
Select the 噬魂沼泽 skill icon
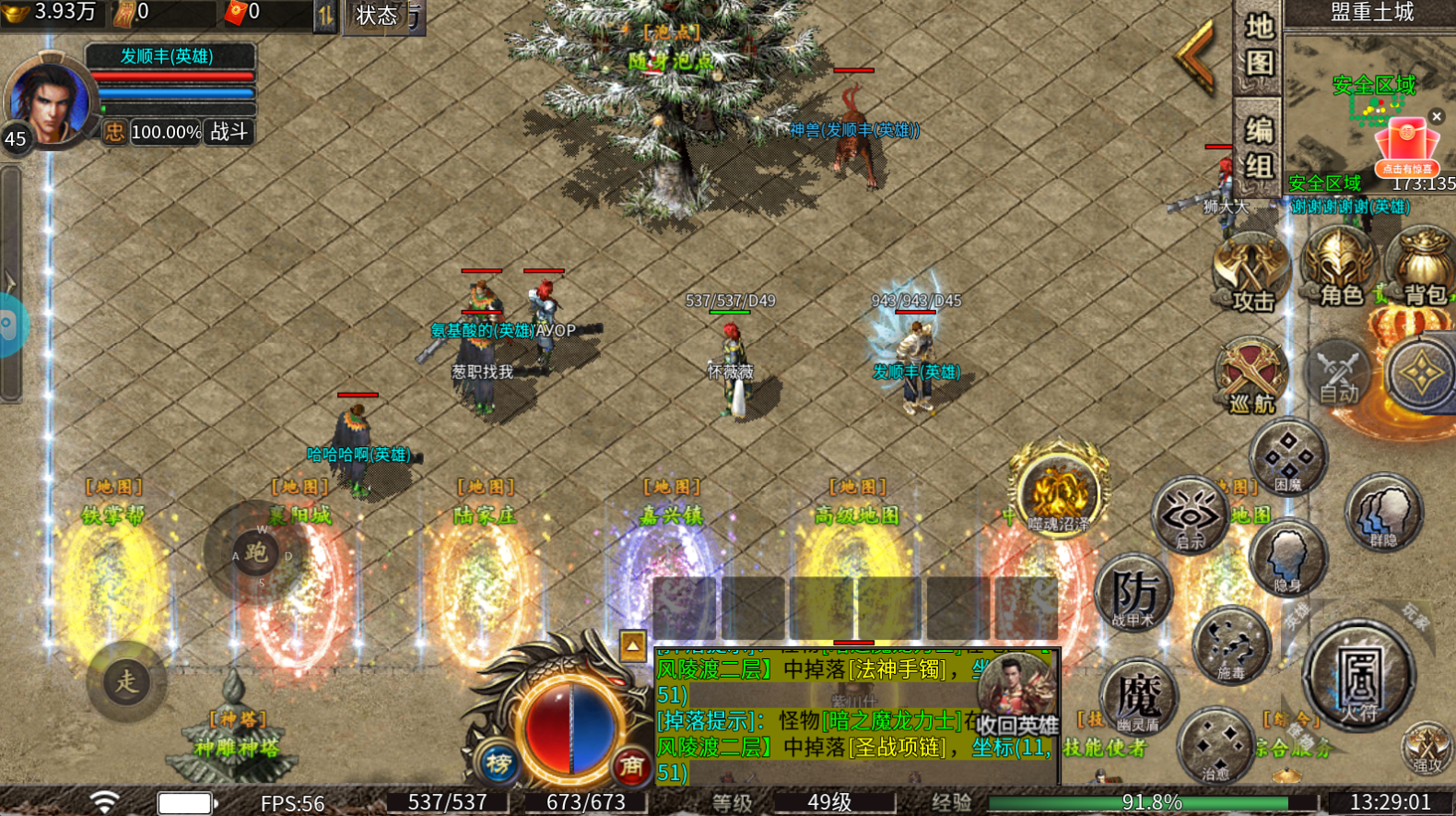[1059, 494]
